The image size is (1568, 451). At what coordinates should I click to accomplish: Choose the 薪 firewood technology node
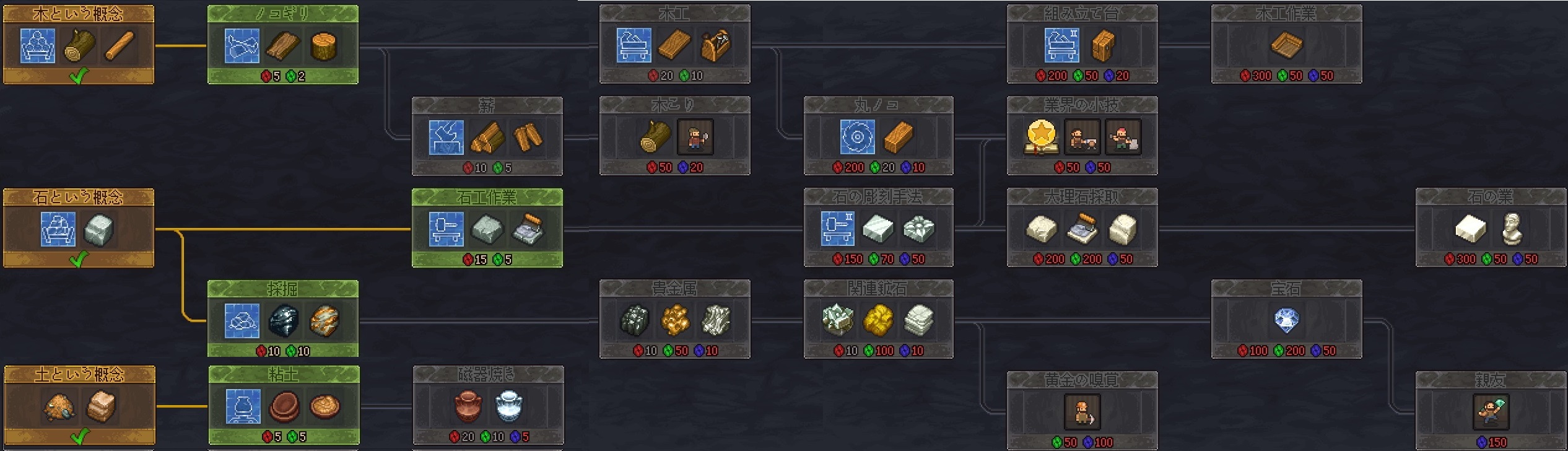click(487, 136)
